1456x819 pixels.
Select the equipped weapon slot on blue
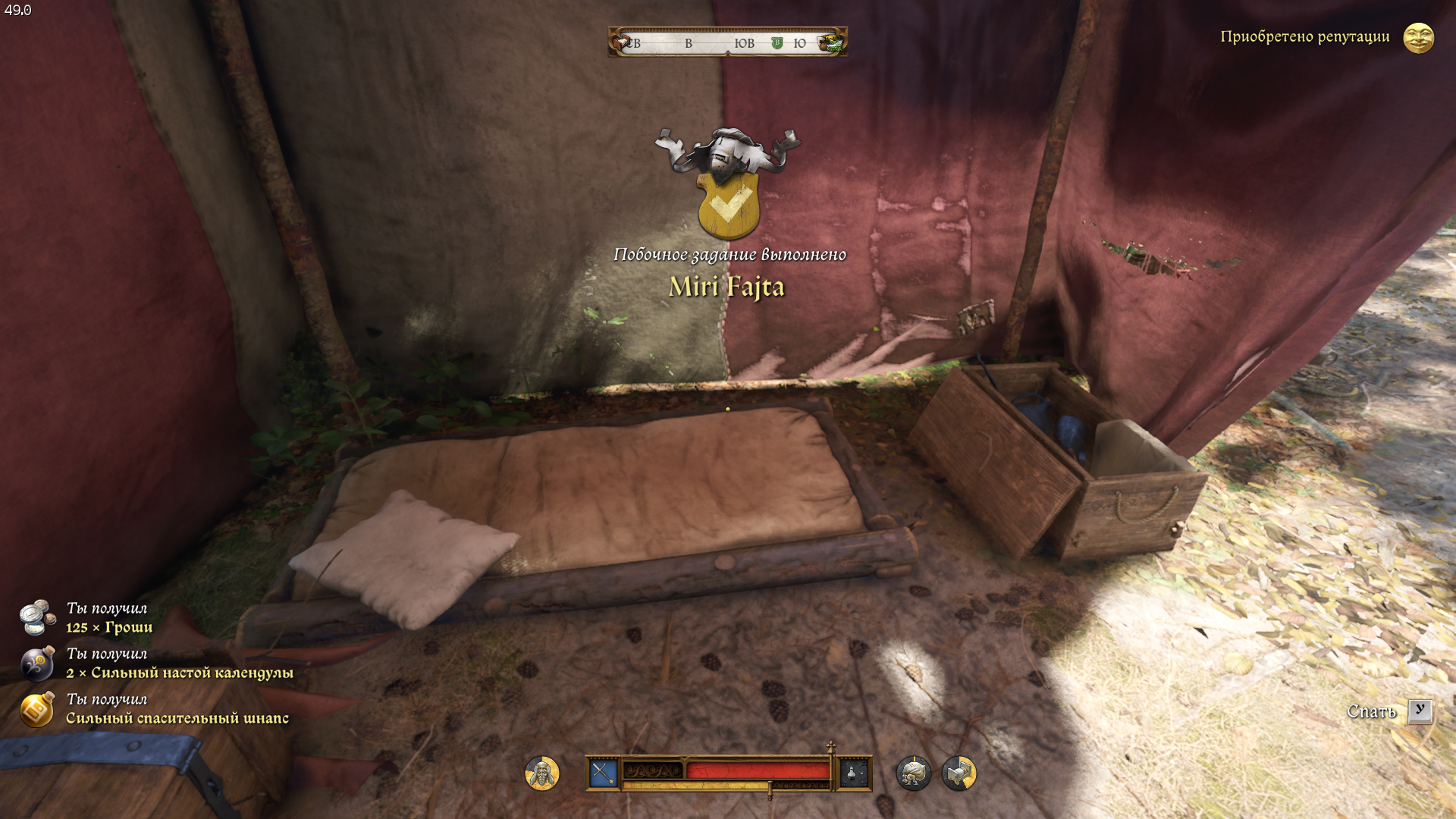click(604, 773)
